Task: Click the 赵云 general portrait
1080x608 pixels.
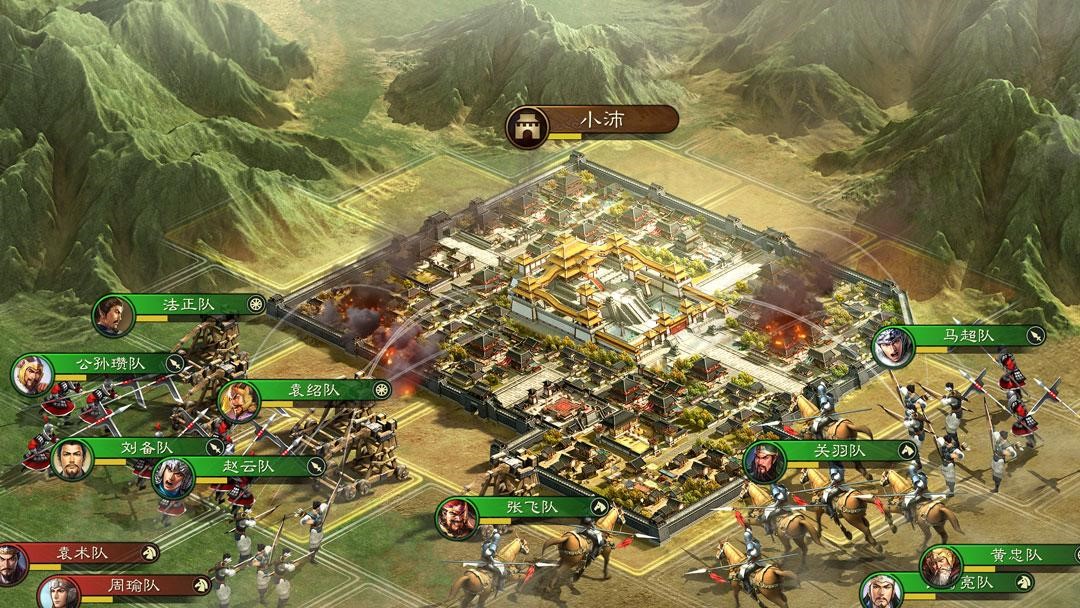Action: pos(172,478)
